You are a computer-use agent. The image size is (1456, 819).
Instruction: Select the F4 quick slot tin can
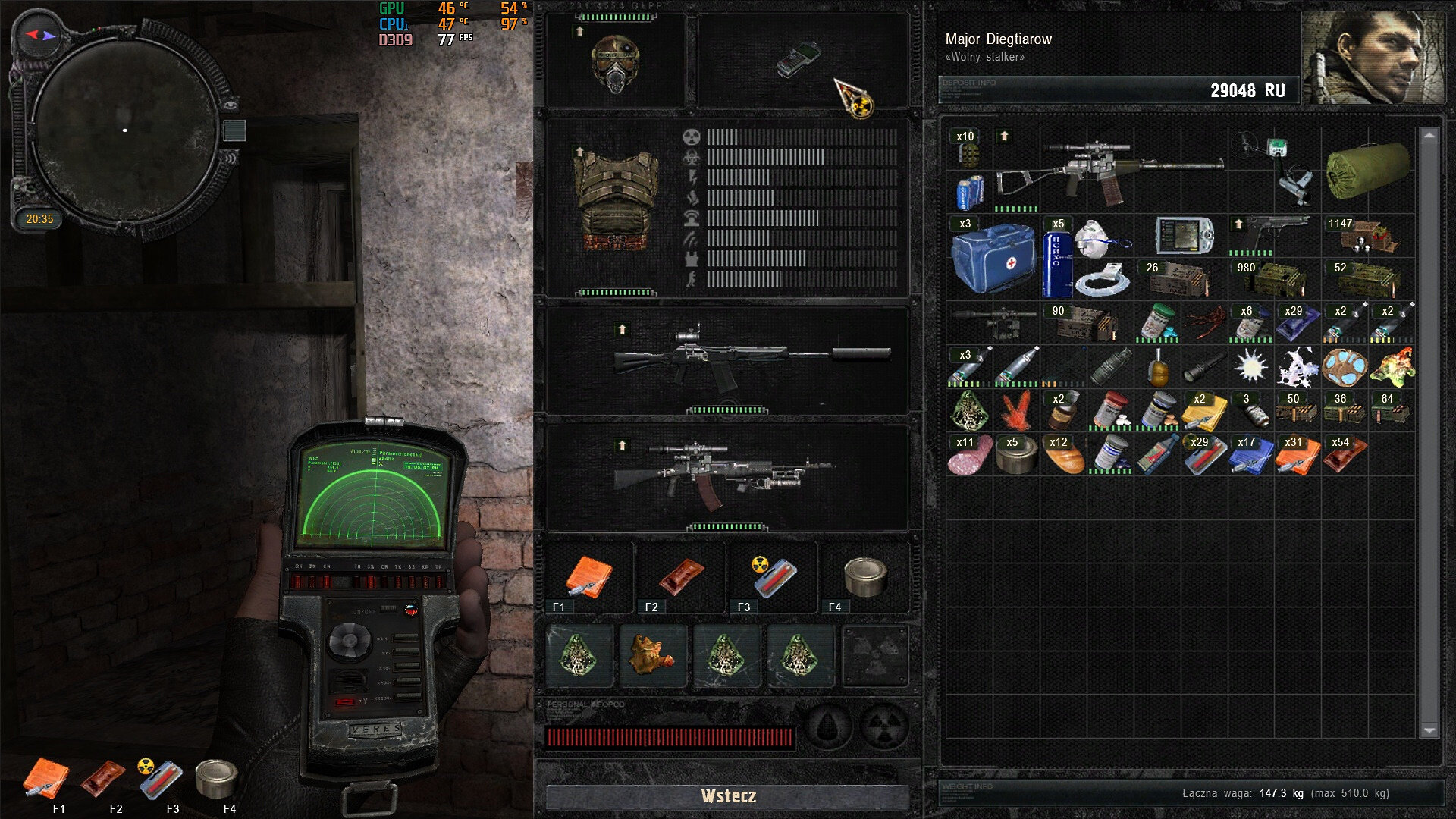(864, 578)
